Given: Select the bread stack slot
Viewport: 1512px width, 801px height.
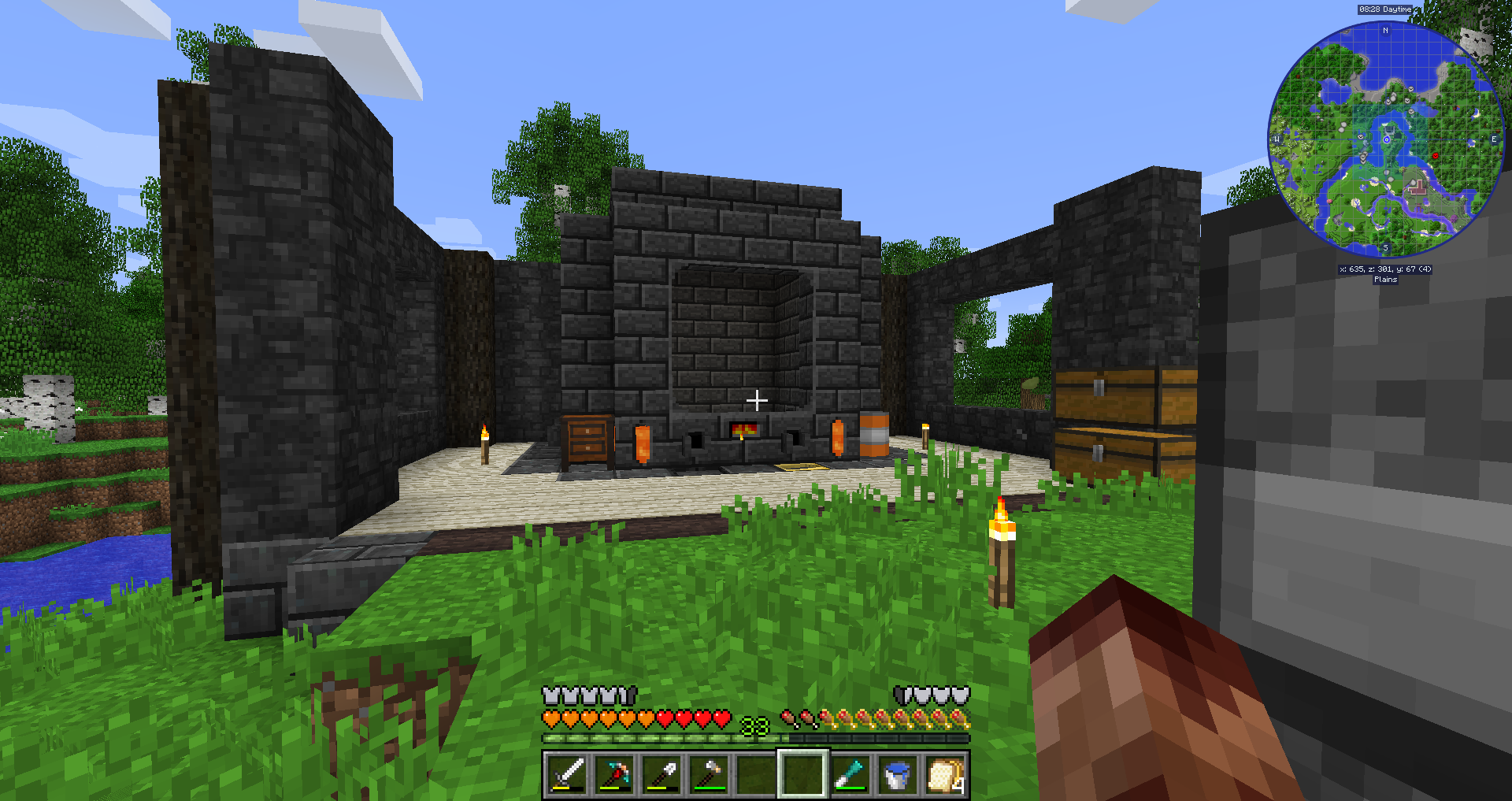Looking at the screenshot, I should pyautogui.click(x=945, y=773).
